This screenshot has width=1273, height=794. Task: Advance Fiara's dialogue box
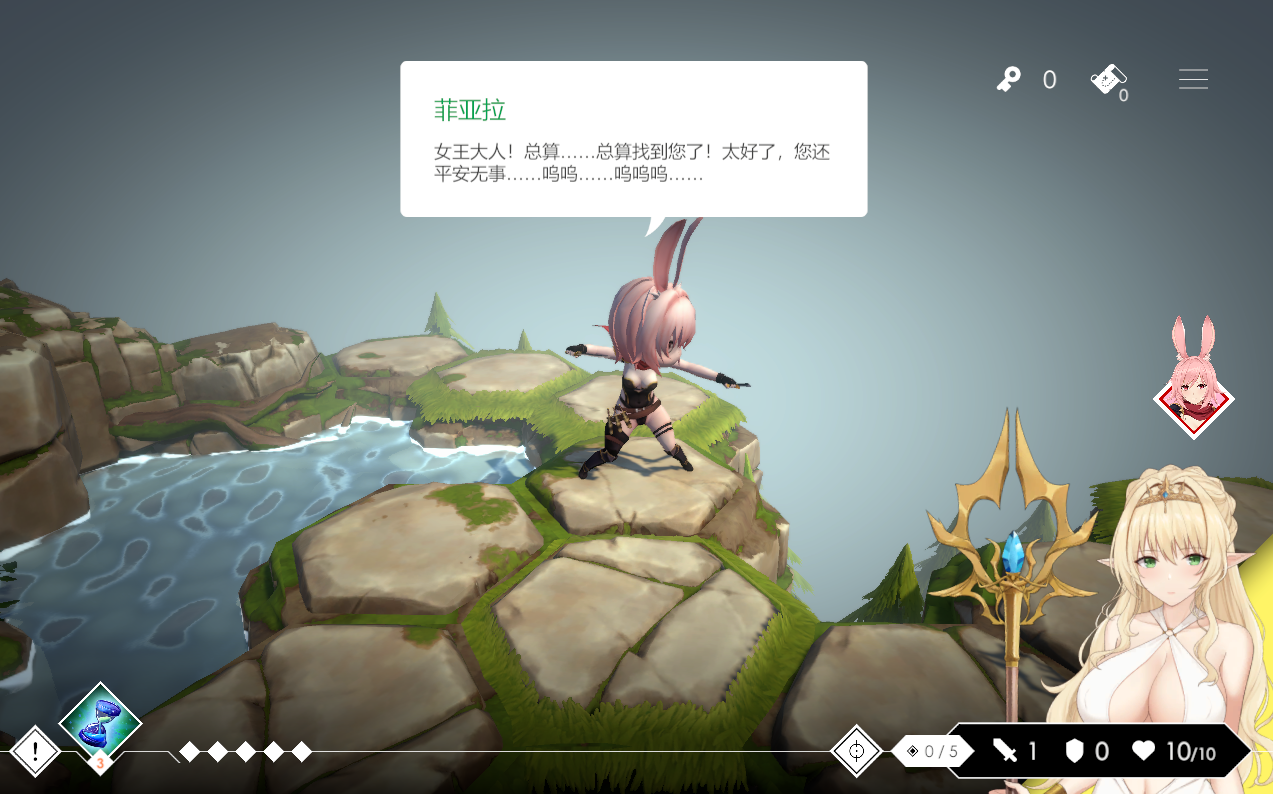[633, 139]
